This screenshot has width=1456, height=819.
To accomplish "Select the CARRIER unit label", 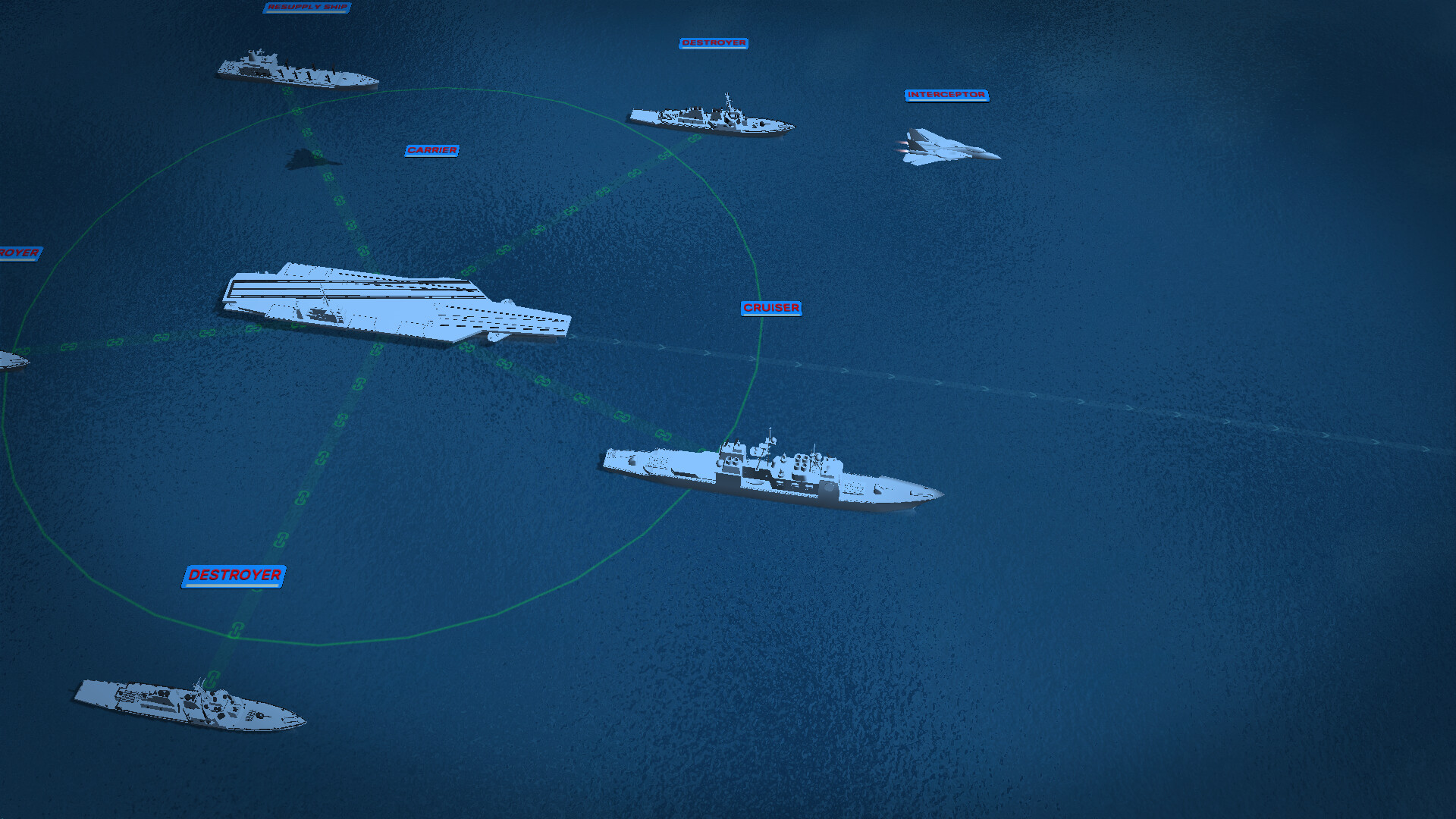I will click(431, 150).
